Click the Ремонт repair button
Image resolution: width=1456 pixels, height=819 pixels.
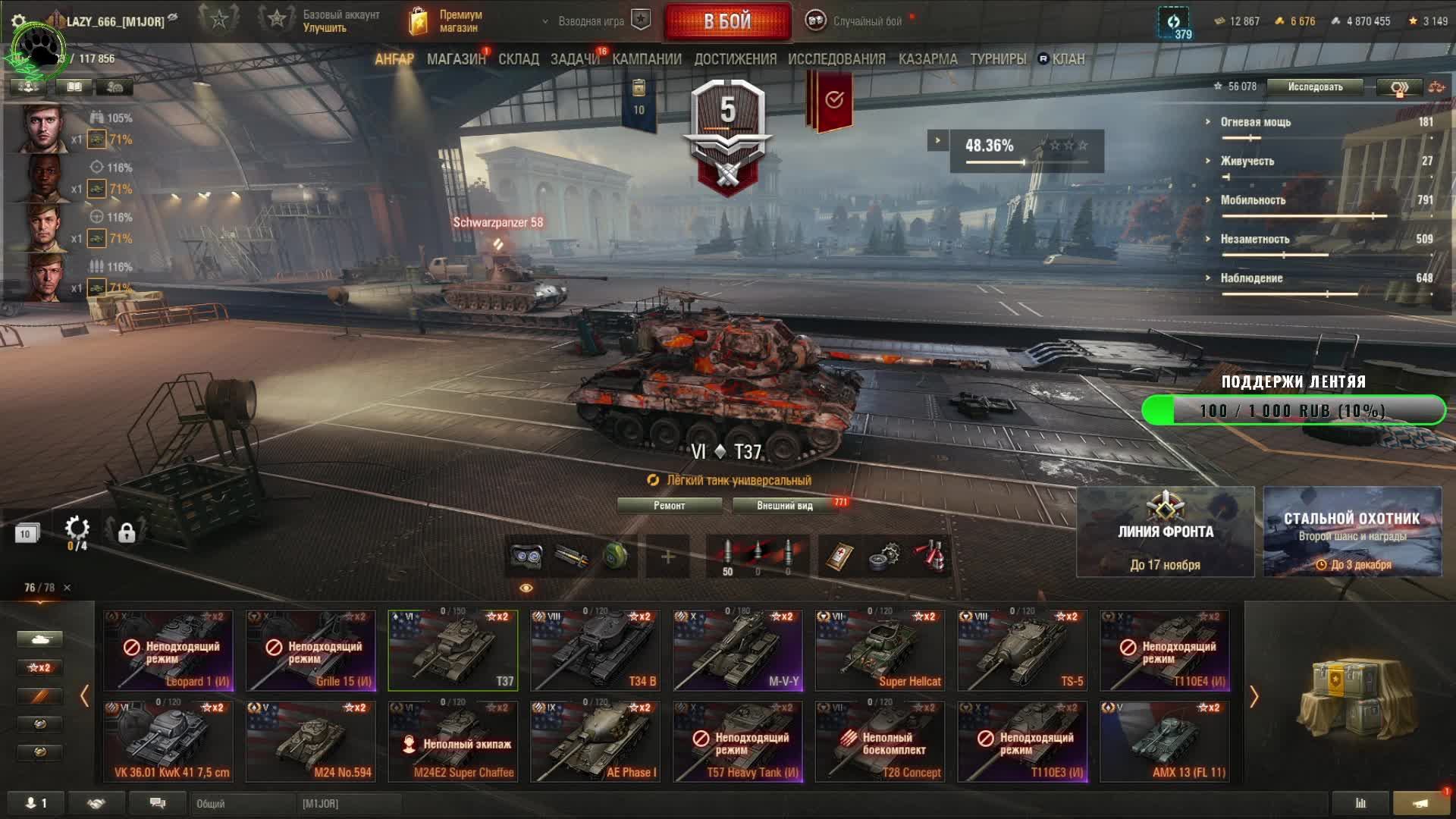pos(669,506)
